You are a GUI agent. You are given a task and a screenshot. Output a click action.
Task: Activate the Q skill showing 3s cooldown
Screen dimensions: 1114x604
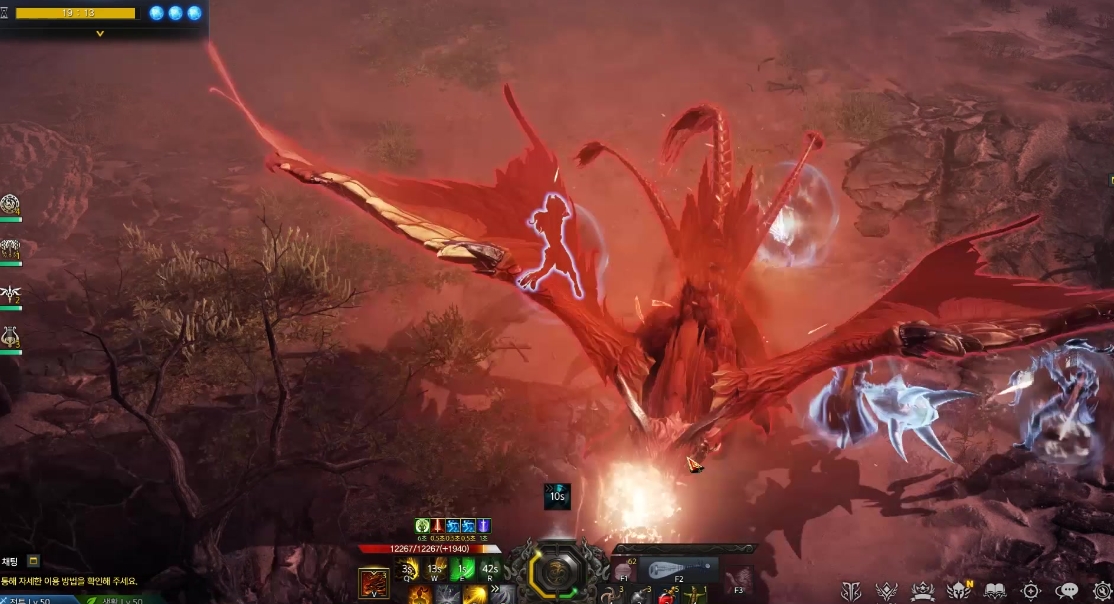[x=408, y=570]
